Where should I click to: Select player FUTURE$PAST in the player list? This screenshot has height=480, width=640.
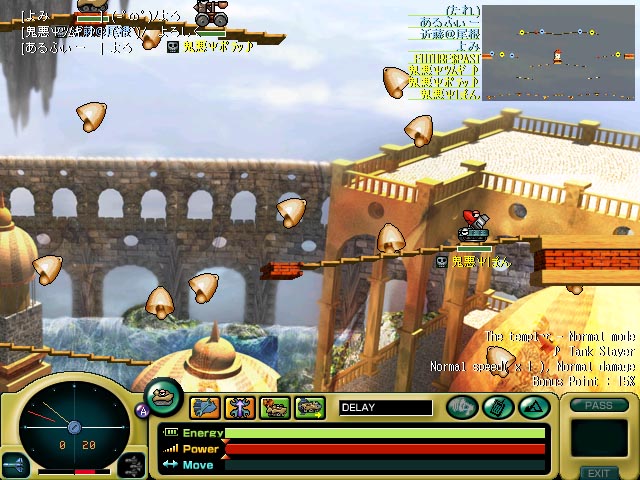click(445, 59)
